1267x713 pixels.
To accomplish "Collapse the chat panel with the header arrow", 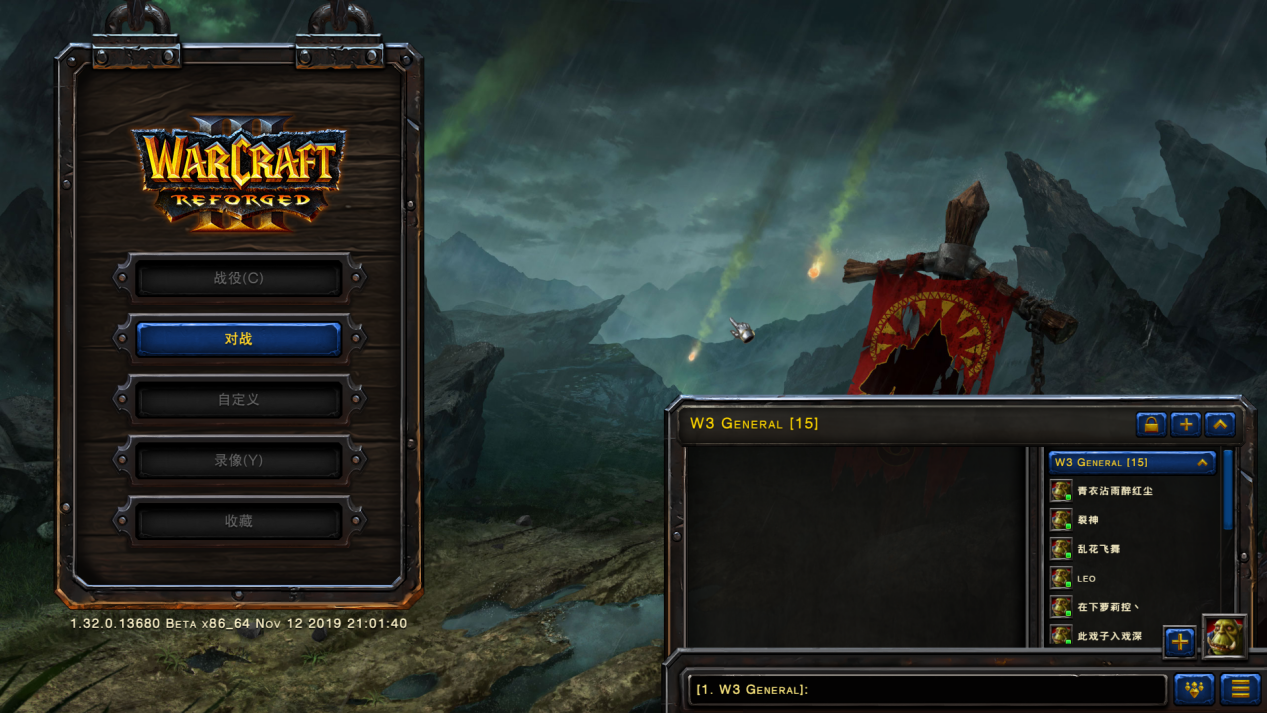I will [1220, 425].
